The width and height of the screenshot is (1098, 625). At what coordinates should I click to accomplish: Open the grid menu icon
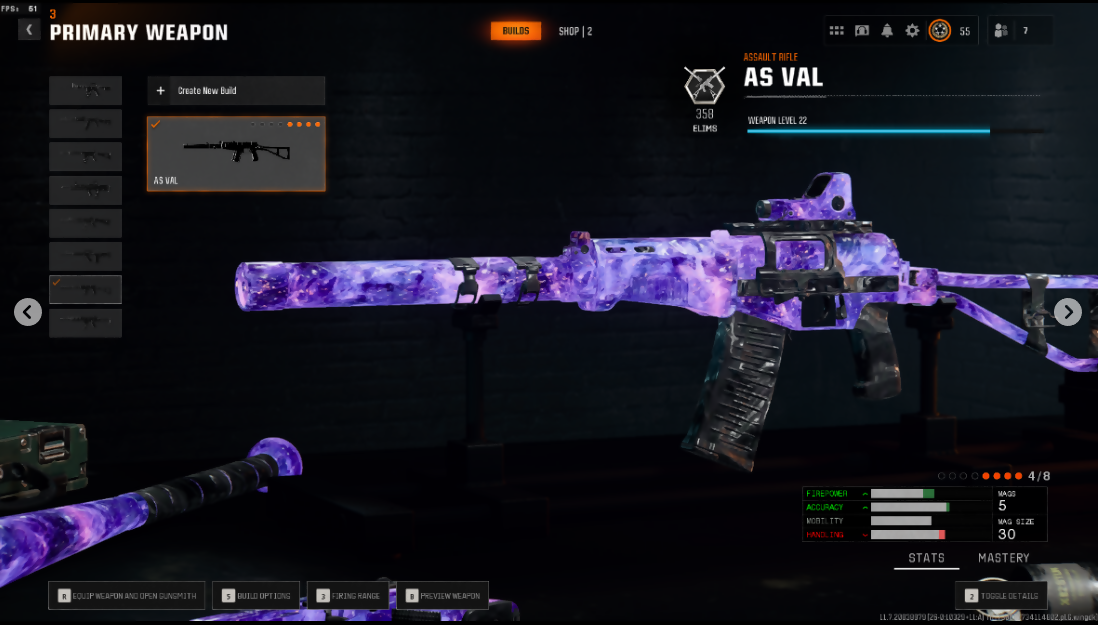(837, 31)
